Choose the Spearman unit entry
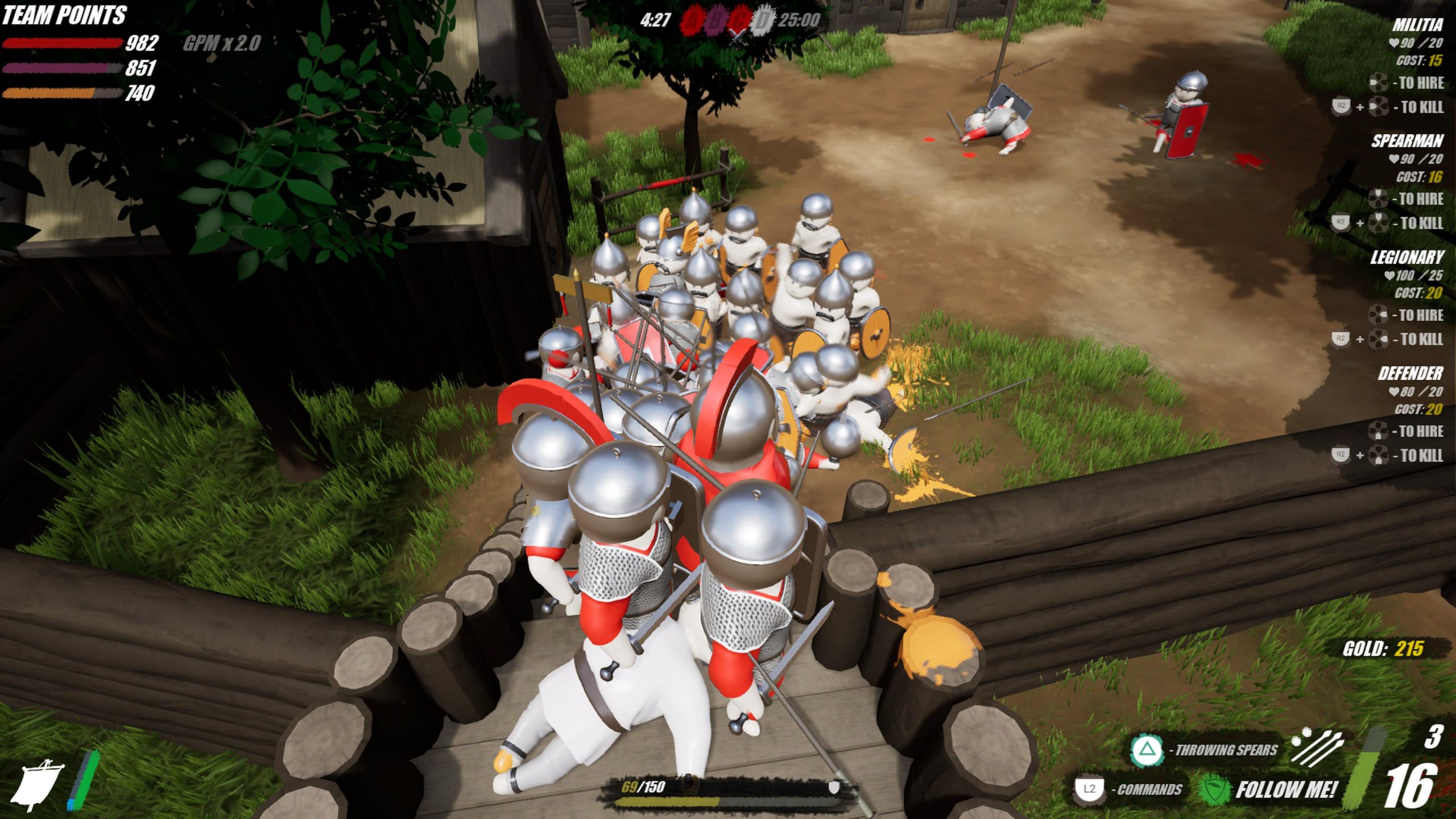The width and height of the screenshot is (1456, 819). click(x=1407, y=141)
